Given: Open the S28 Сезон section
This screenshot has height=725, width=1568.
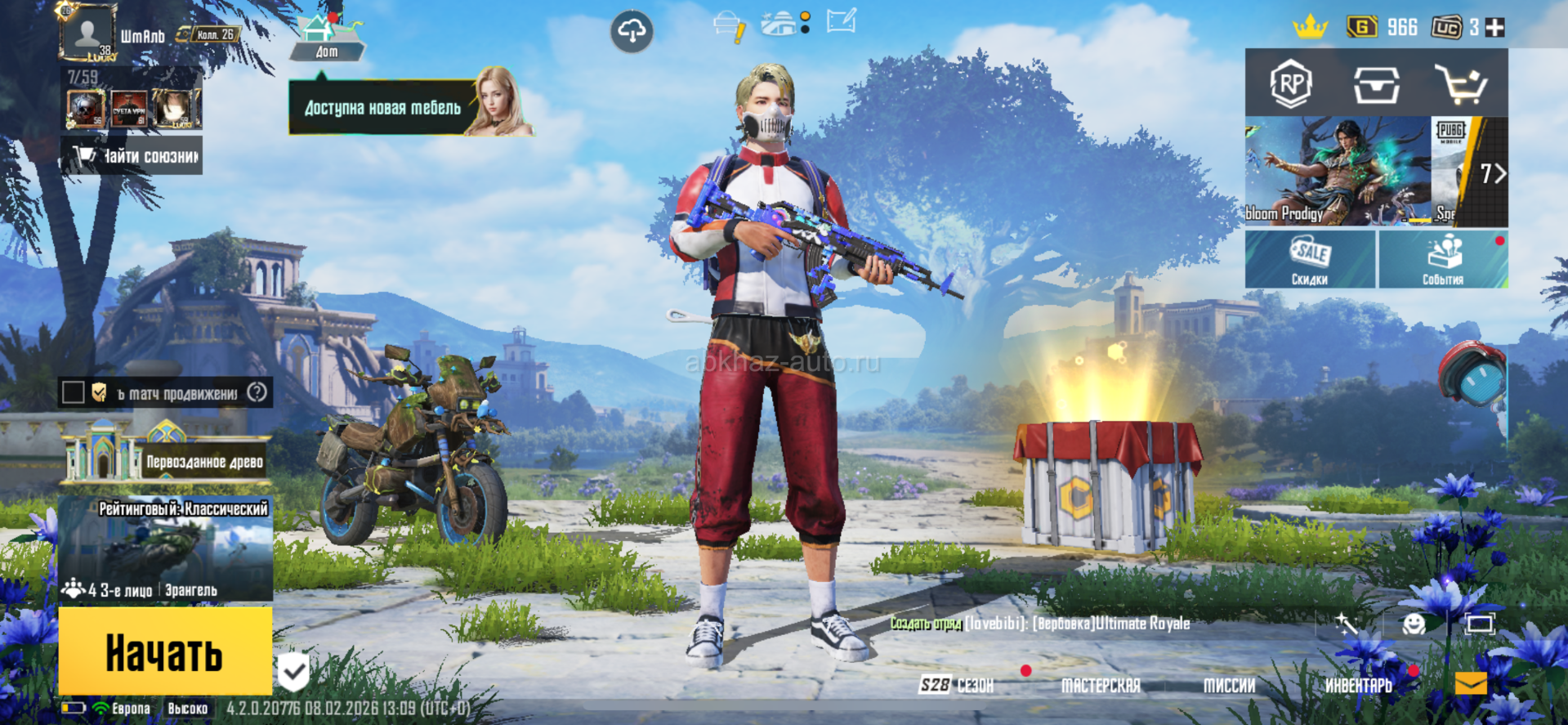Looking at the screenshot, I should pyautogui.click(x=957, y=685).
